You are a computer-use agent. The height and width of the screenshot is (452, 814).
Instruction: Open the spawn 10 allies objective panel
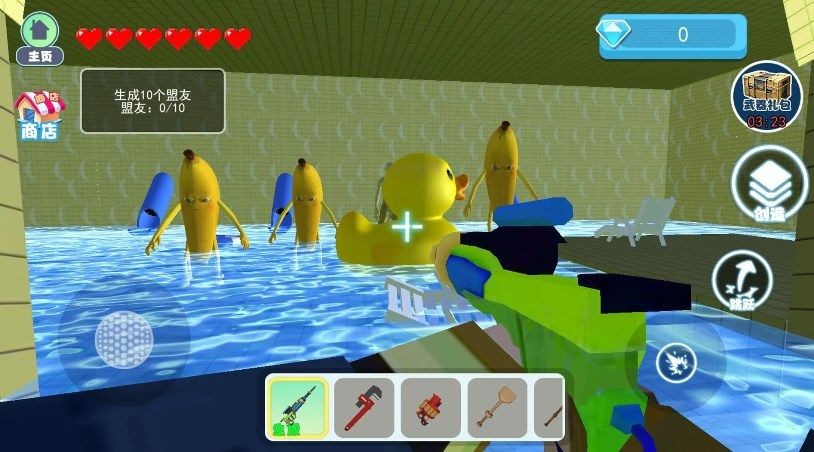[x=152, y=101]
